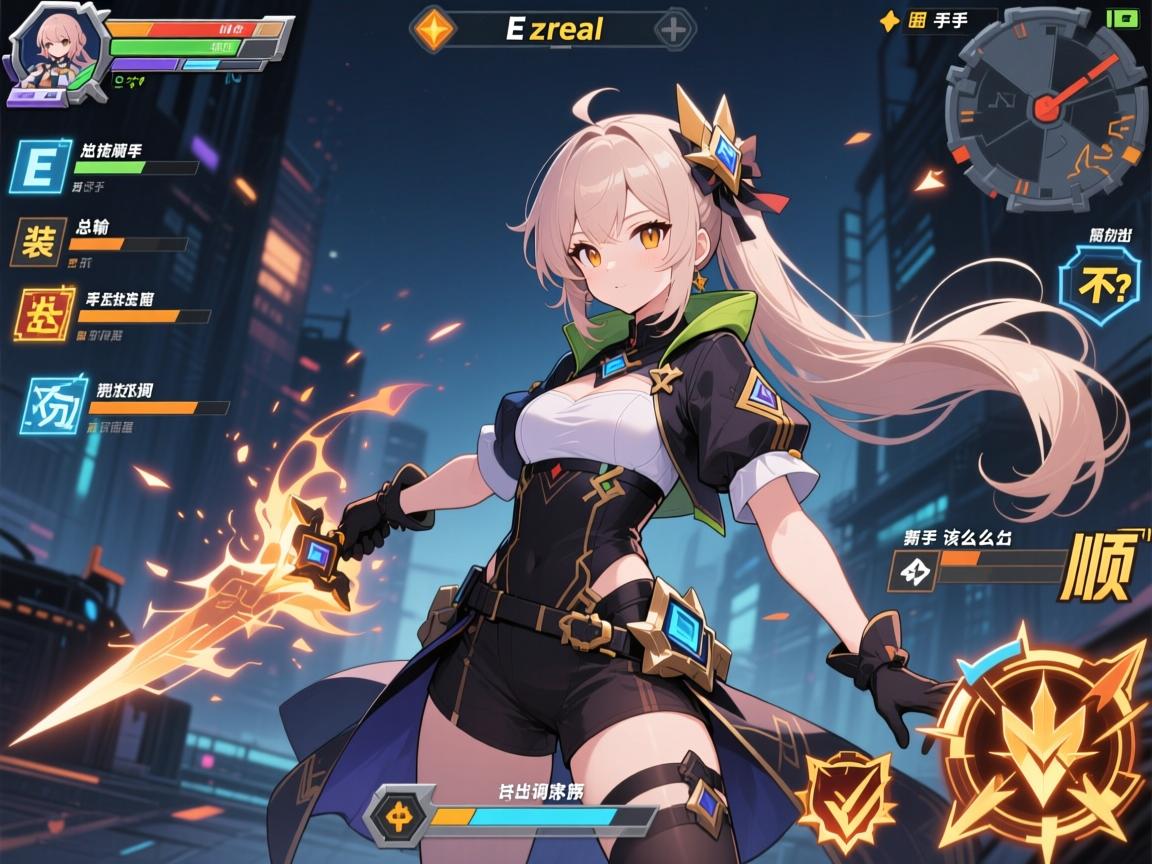Click the plus button next to Ezreal
The width and height of the screenshot is (1152, 864).
click(675, 29)
